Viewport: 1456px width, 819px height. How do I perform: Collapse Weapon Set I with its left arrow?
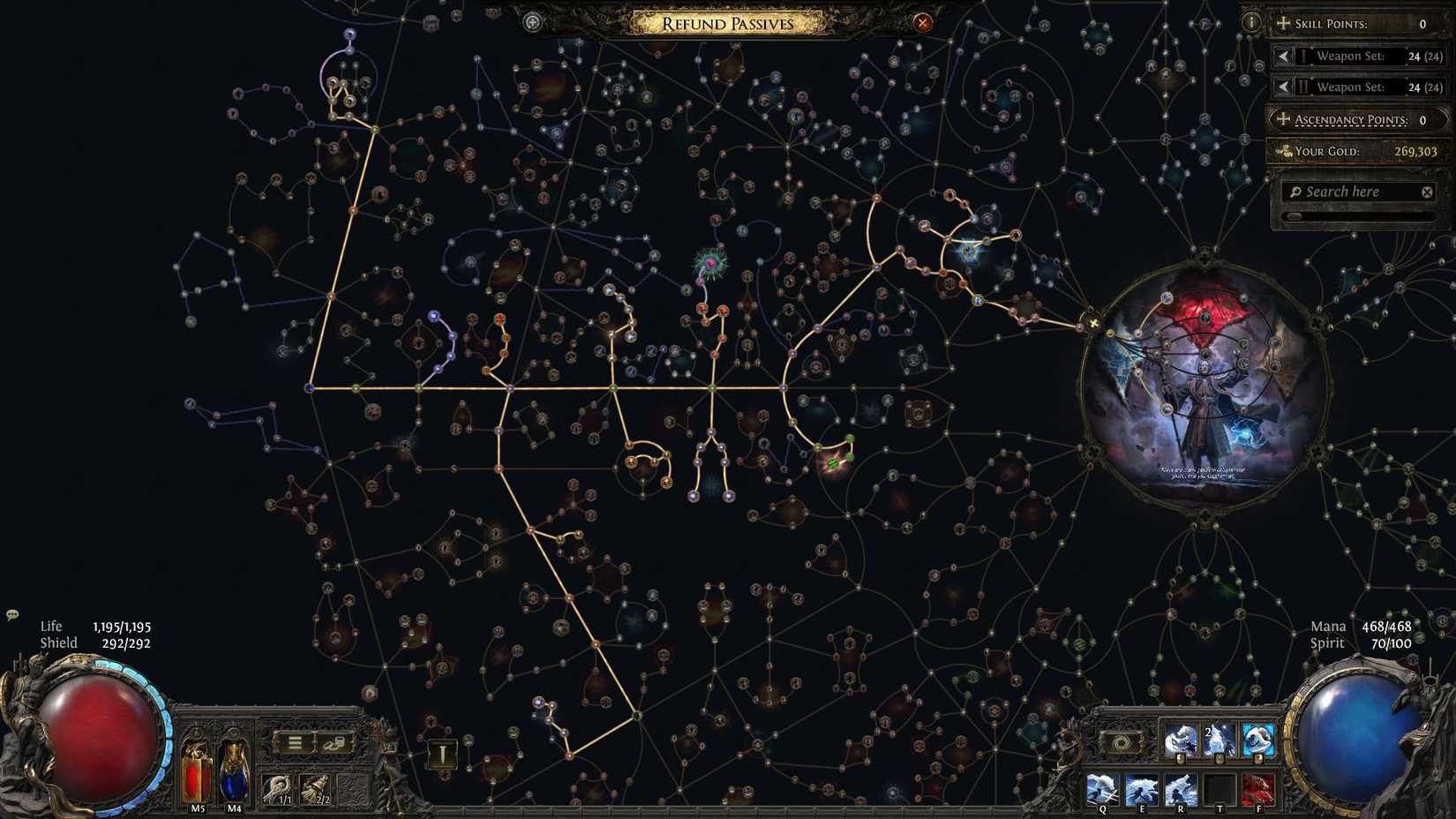(1285, 56)
